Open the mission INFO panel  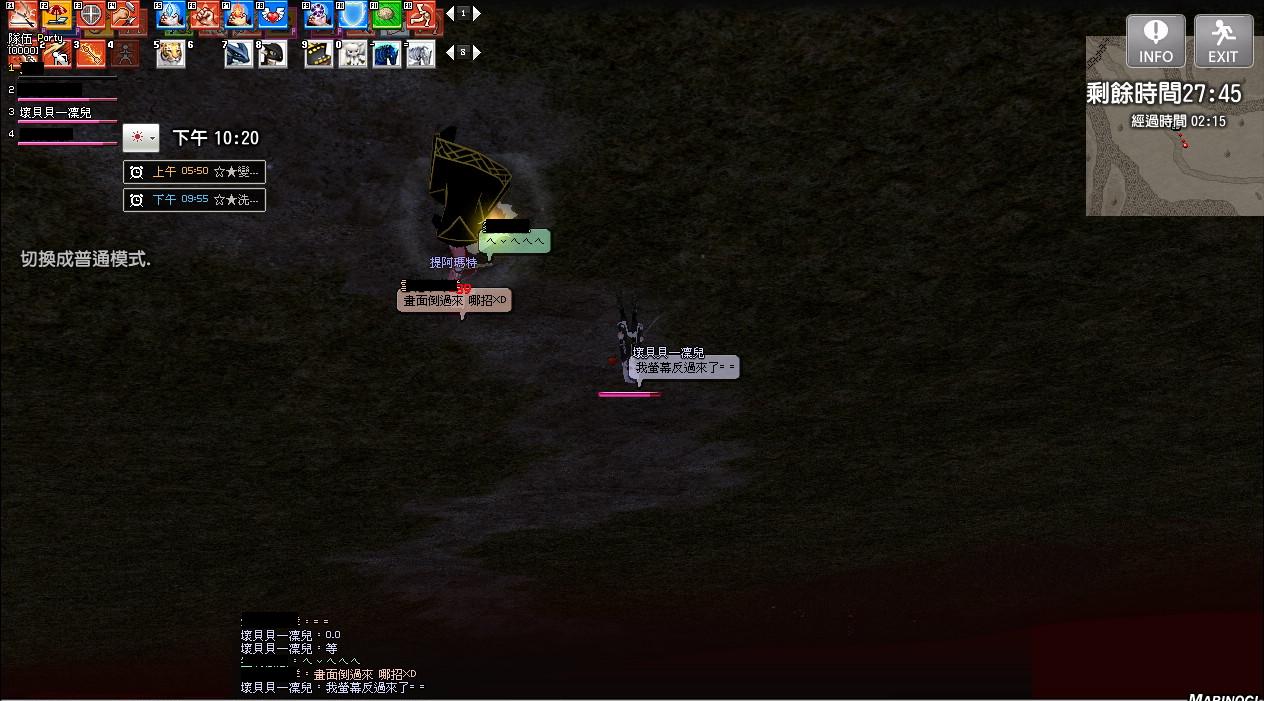(x=1155, y=41)
